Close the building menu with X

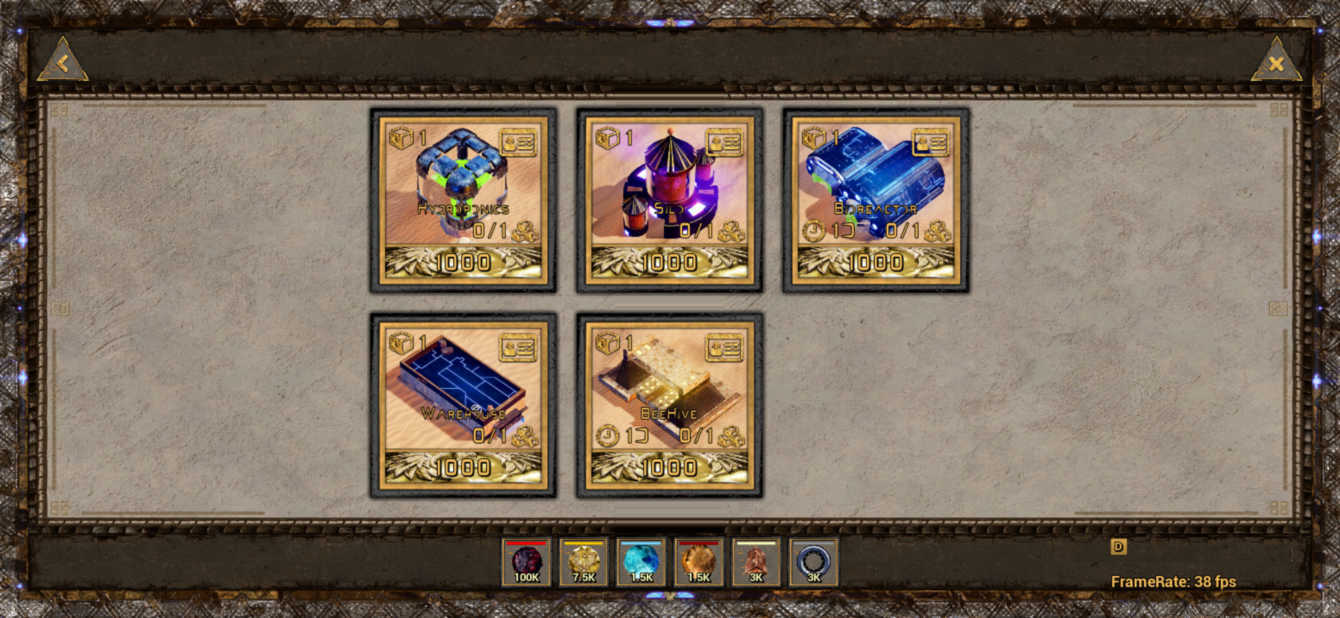tap(1275, 62)
